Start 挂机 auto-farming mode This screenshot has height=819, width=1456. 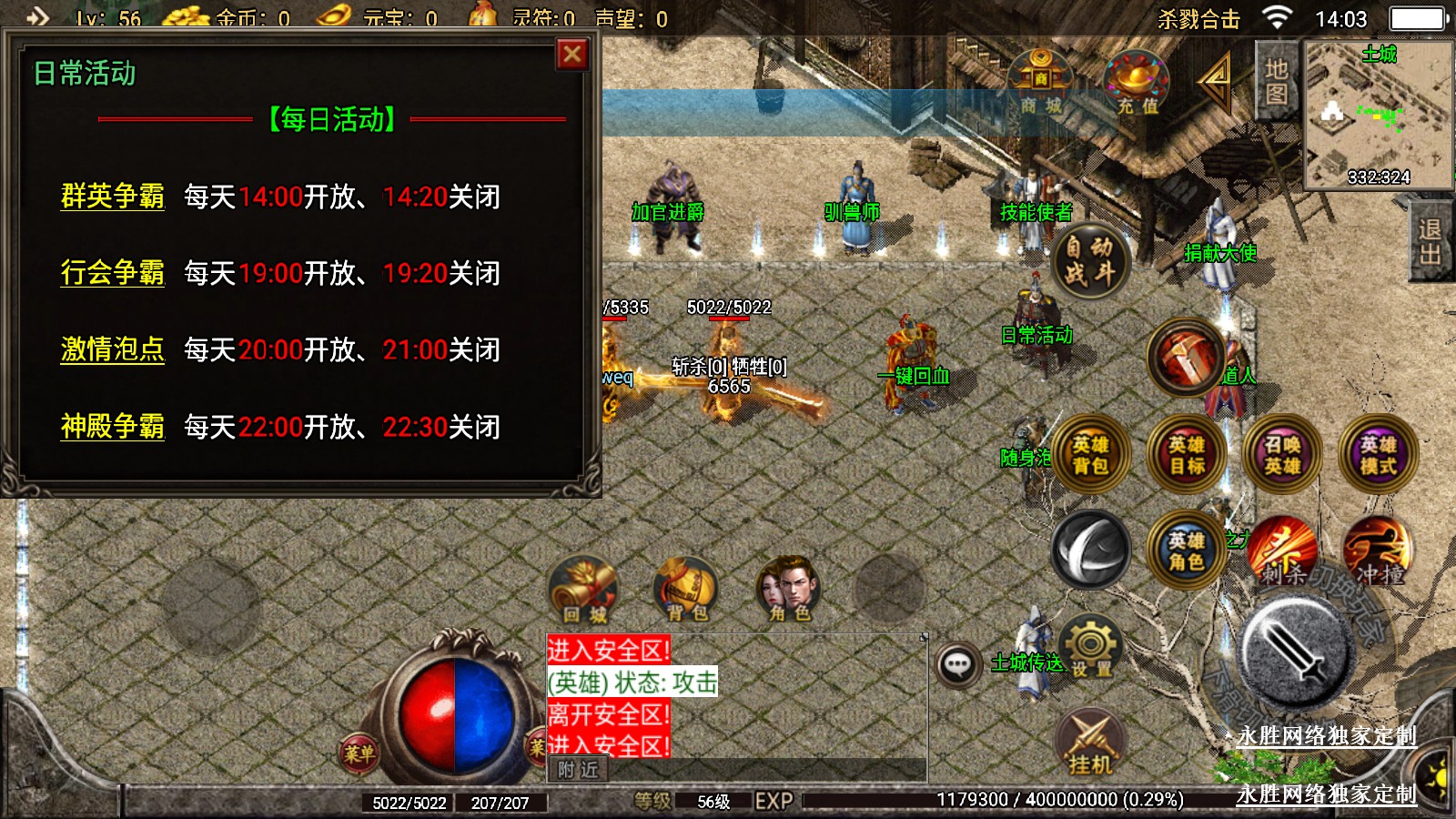tap(1091, 743)
